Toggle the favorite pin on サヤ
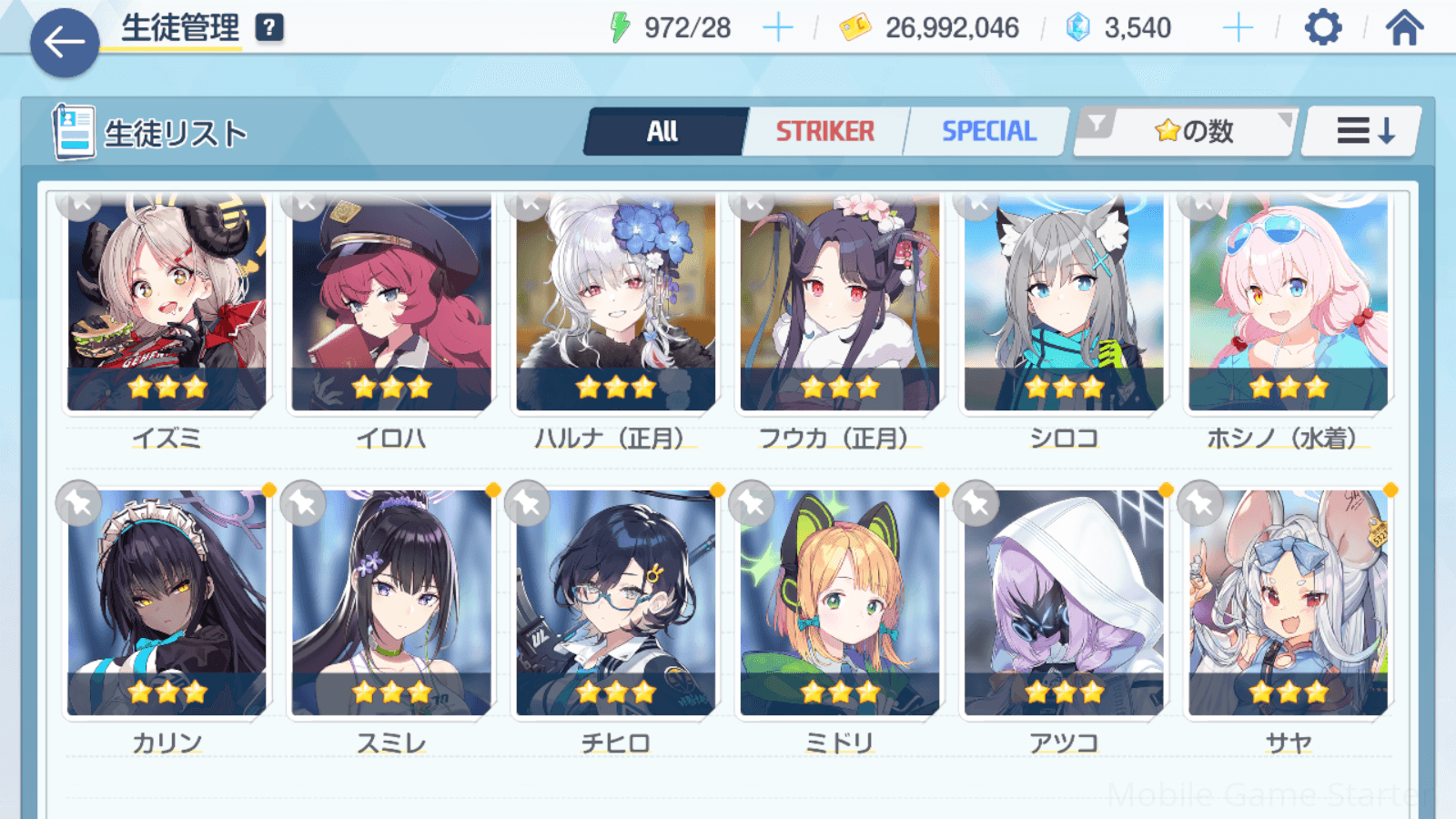Image resolution: width=1456 pixels, height=819 pixels. pyautogui.click(x=1200, y=502)
